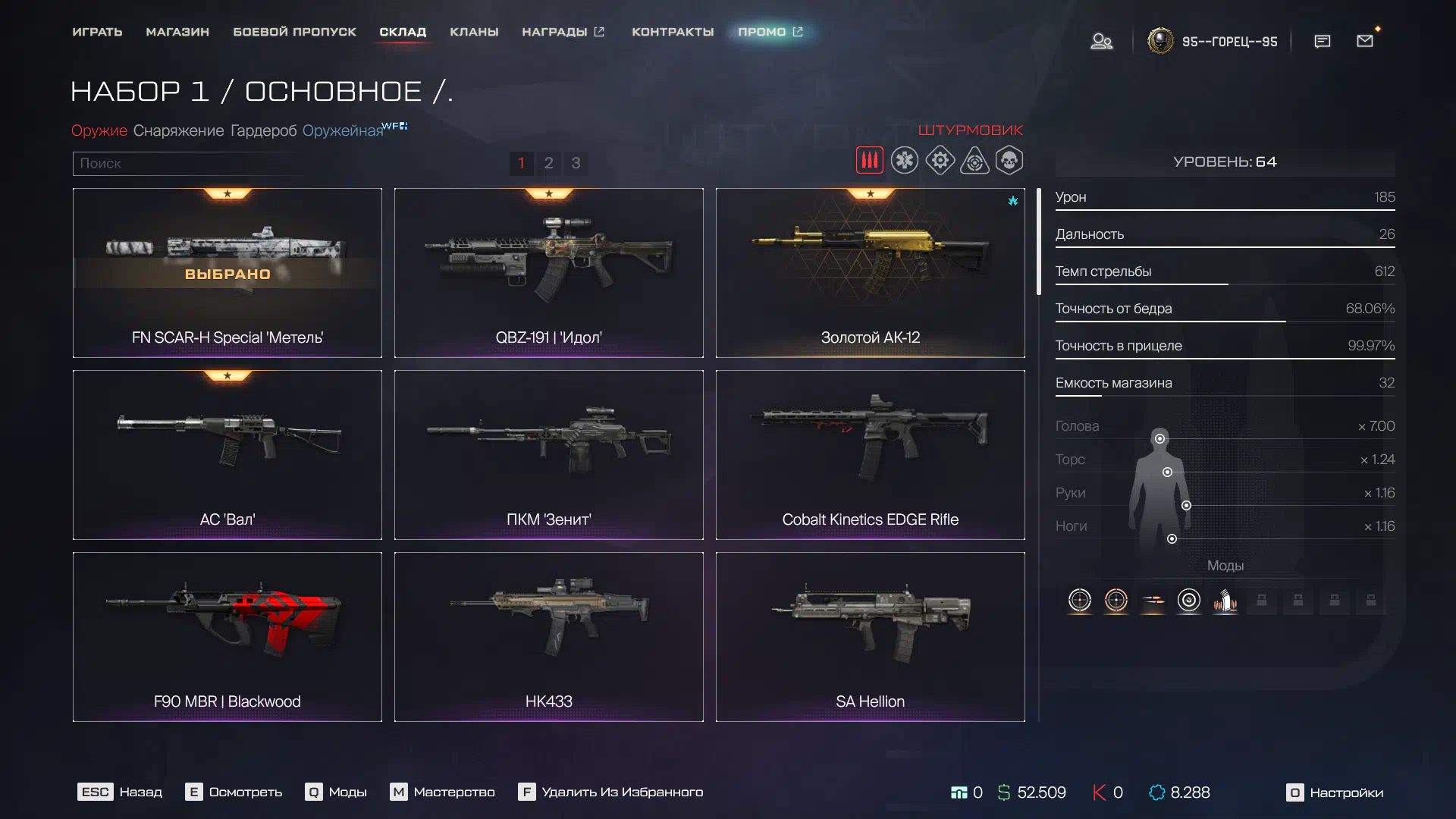
Task: Open the Промо link
Action: click(770, 32)
